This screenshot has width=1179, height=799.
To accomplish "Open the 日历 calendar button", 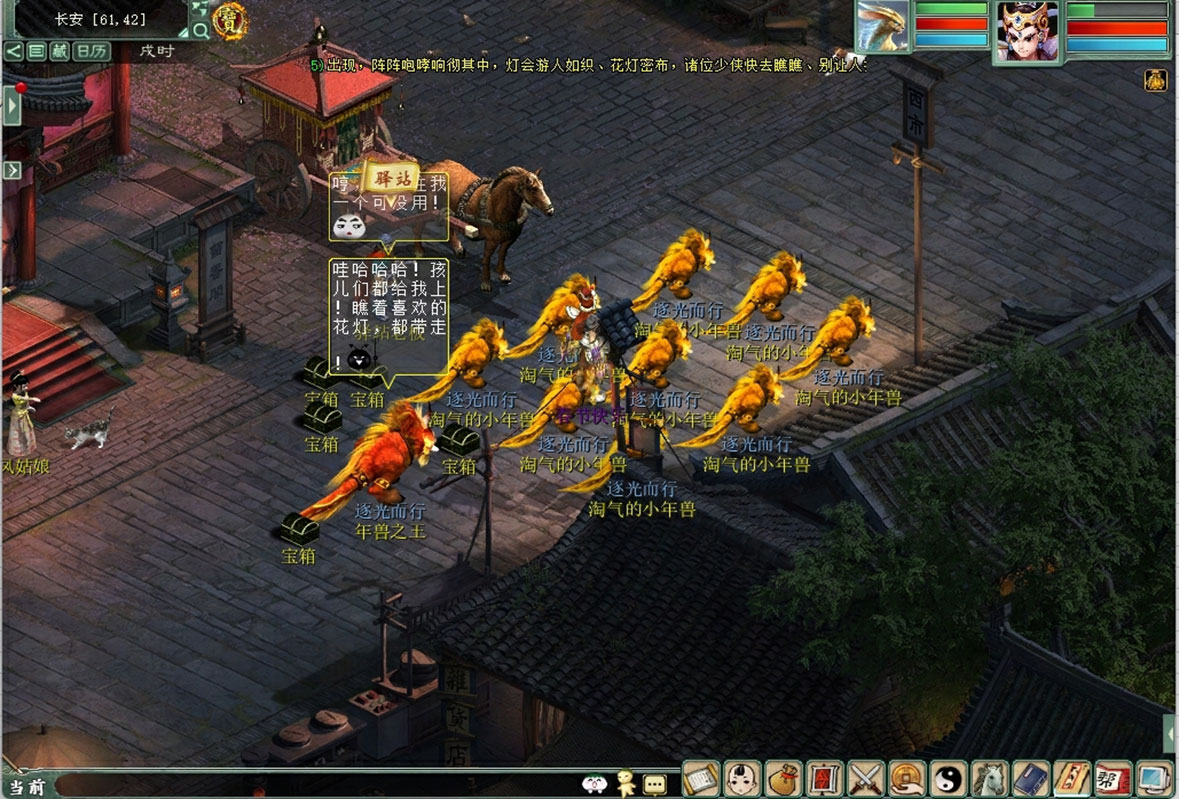I will (x=92, y=51).
